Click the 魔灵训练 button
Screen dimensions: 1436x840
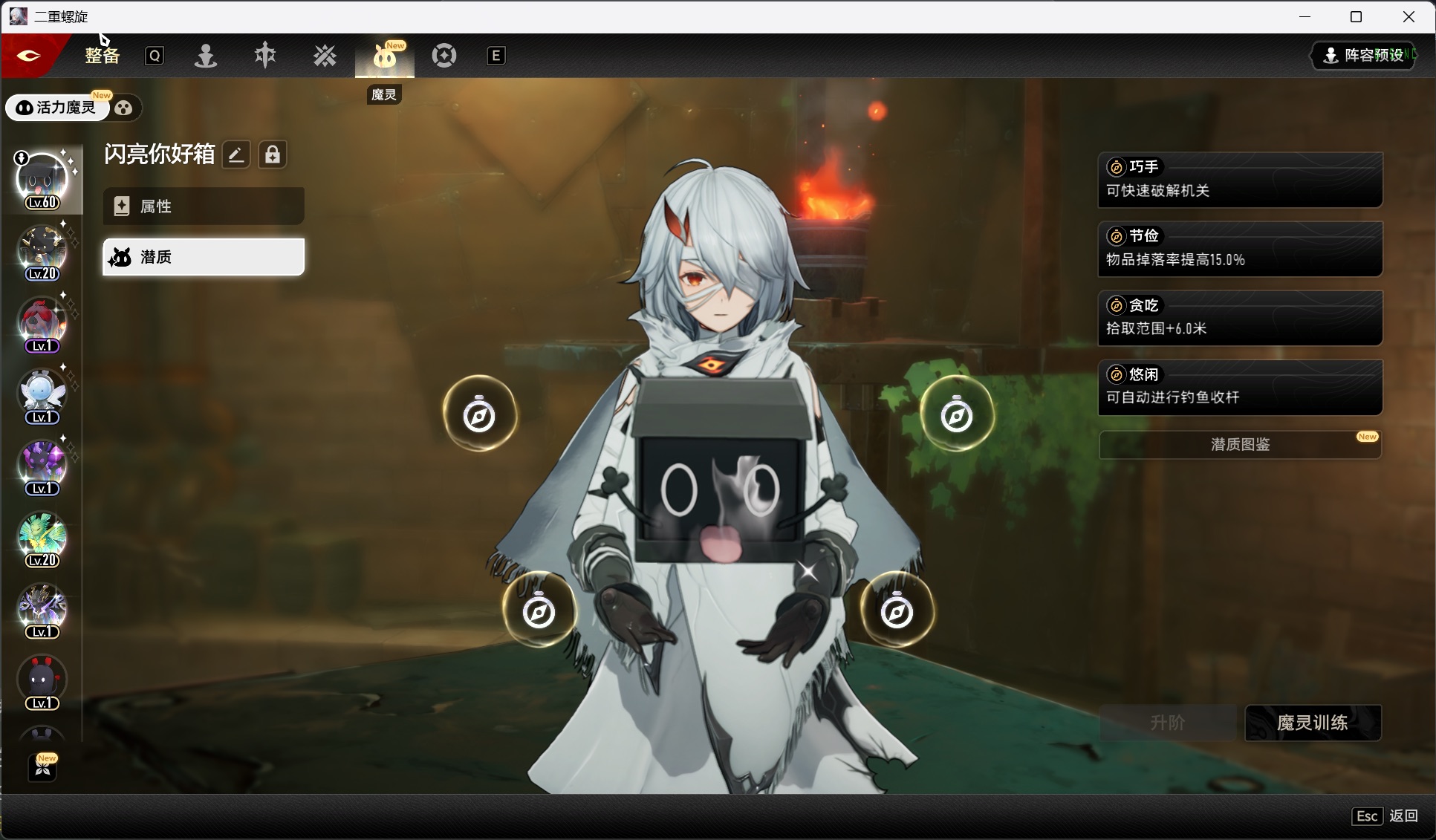point(1312,723)
